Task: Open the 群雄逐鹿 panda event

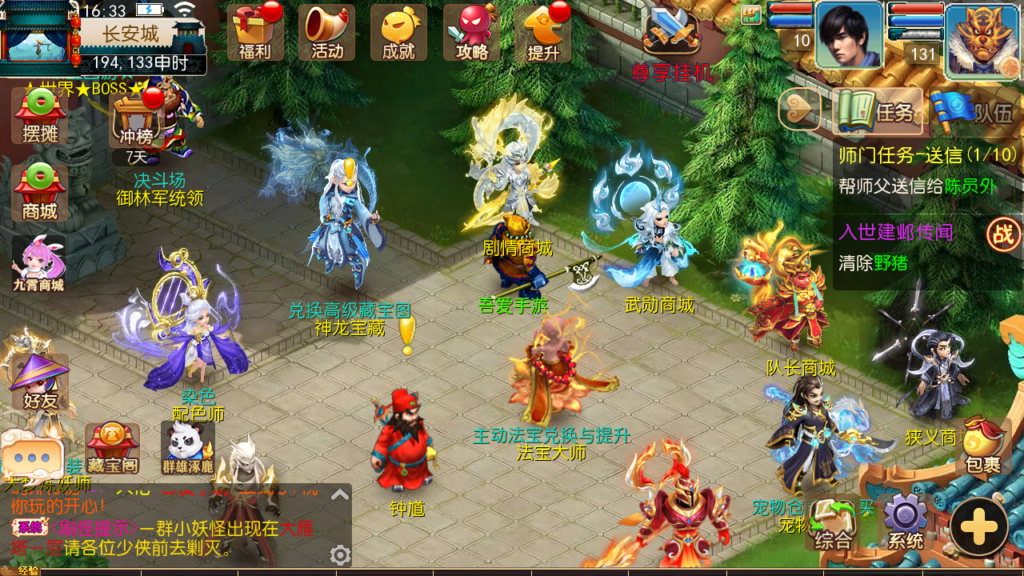Action: [188, 447]
